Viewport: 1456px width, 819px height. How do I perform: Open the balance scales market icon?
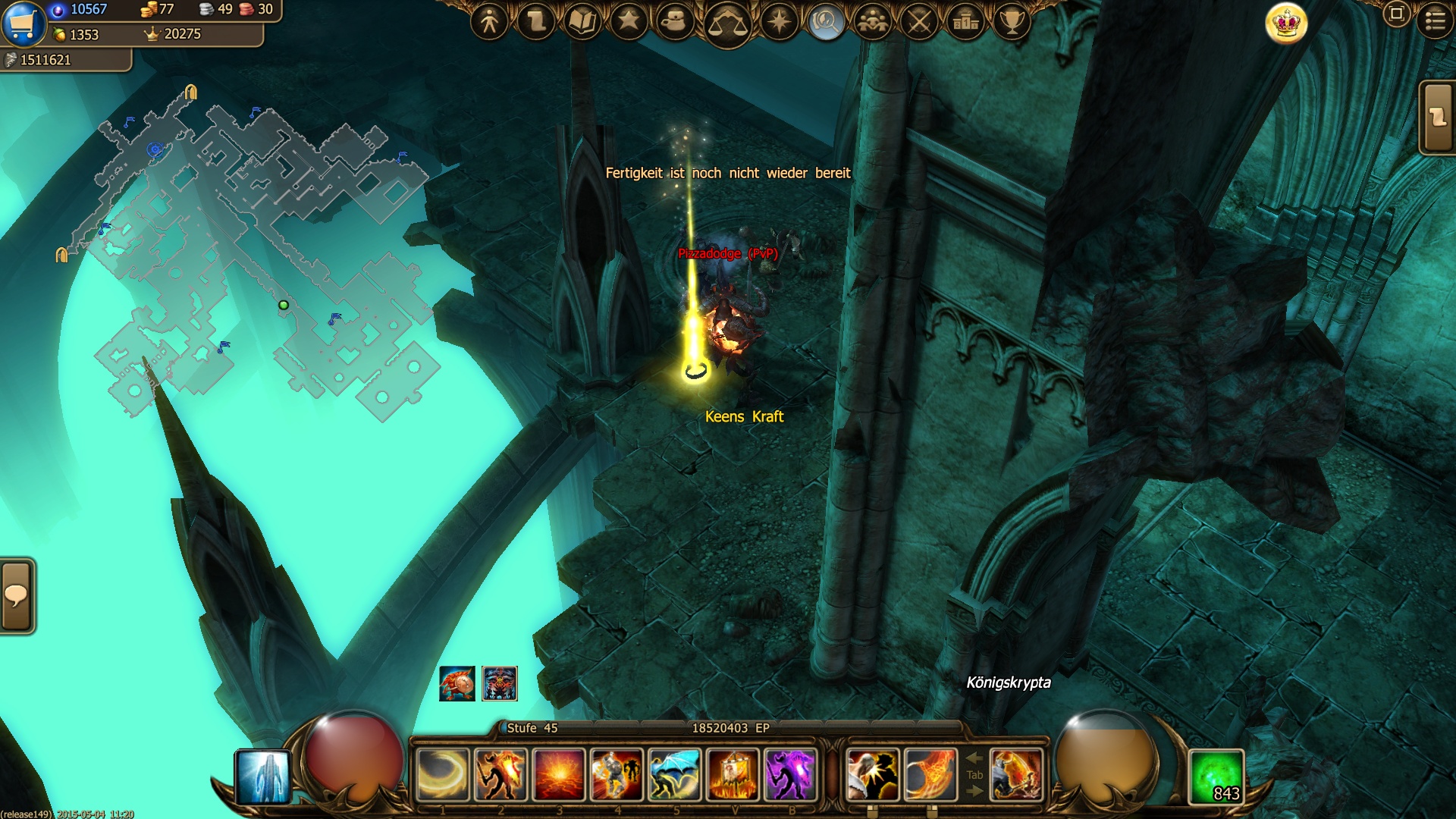pos(726,24)
